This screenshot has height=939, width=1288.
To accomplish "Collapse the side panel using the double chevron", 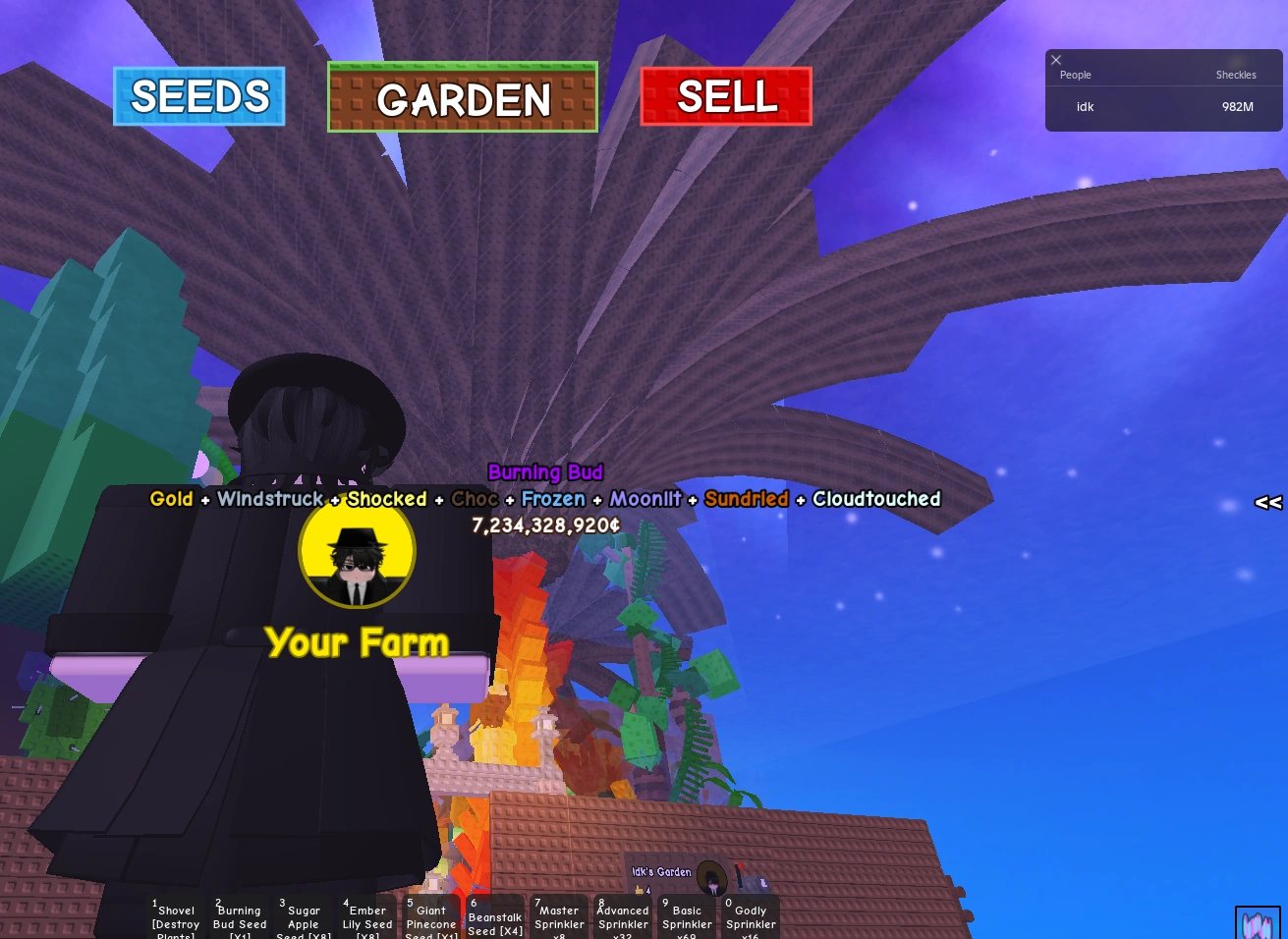I will click(1267, 502).
